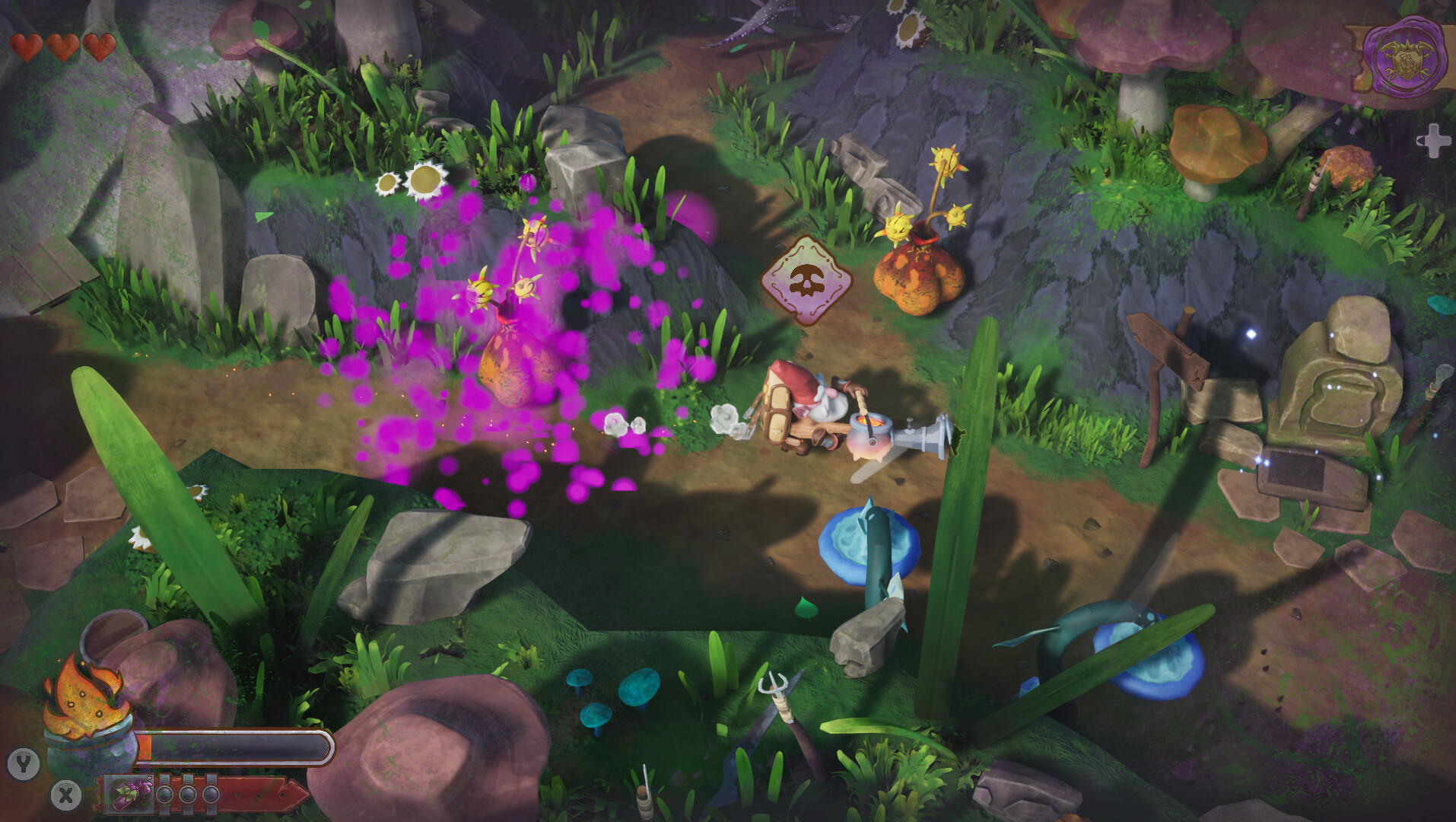Select the first empty belt slot

[x=165, y=794]
